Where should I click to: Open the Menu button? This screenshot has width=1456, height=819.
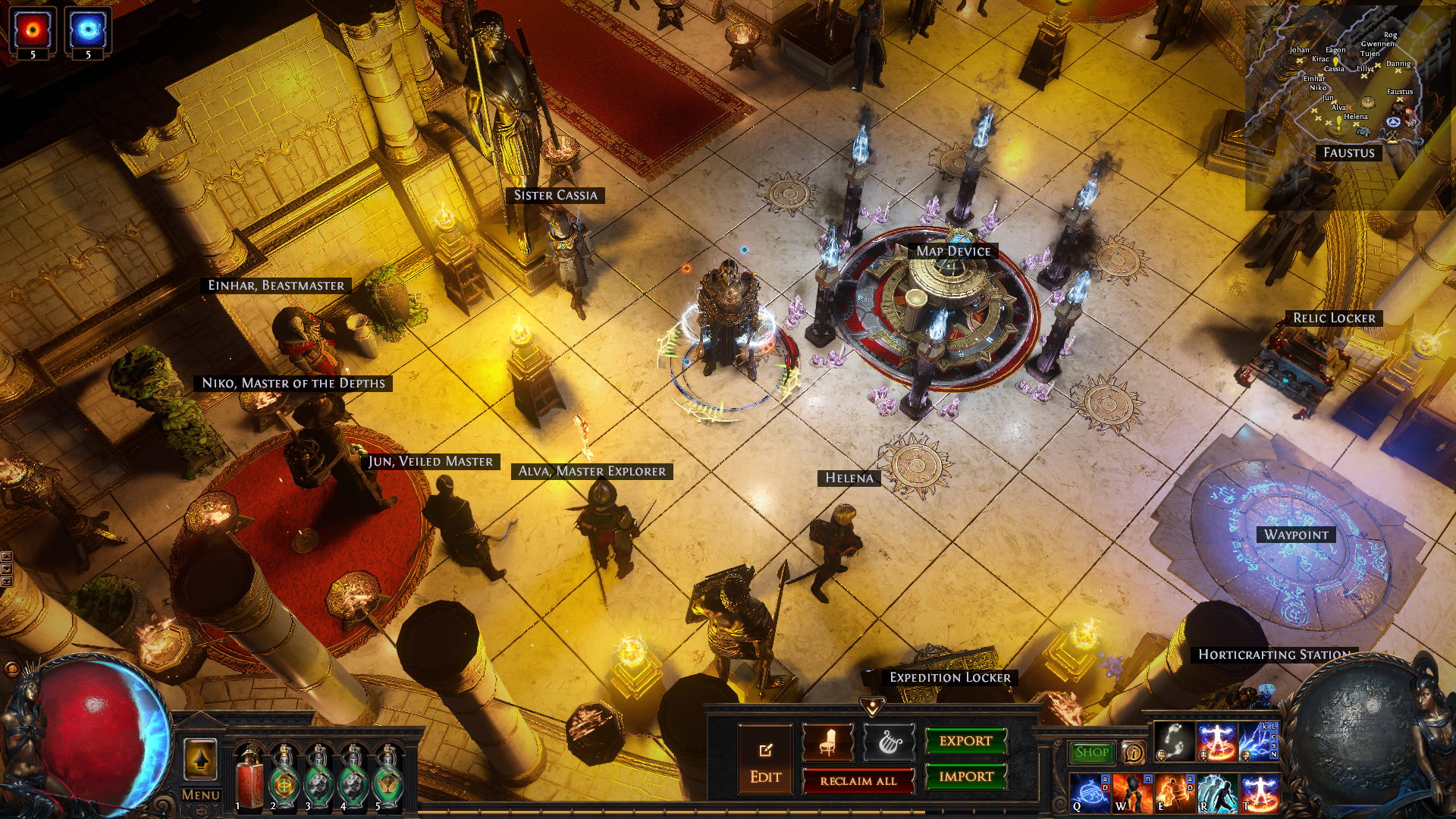(x=200, y=795)
